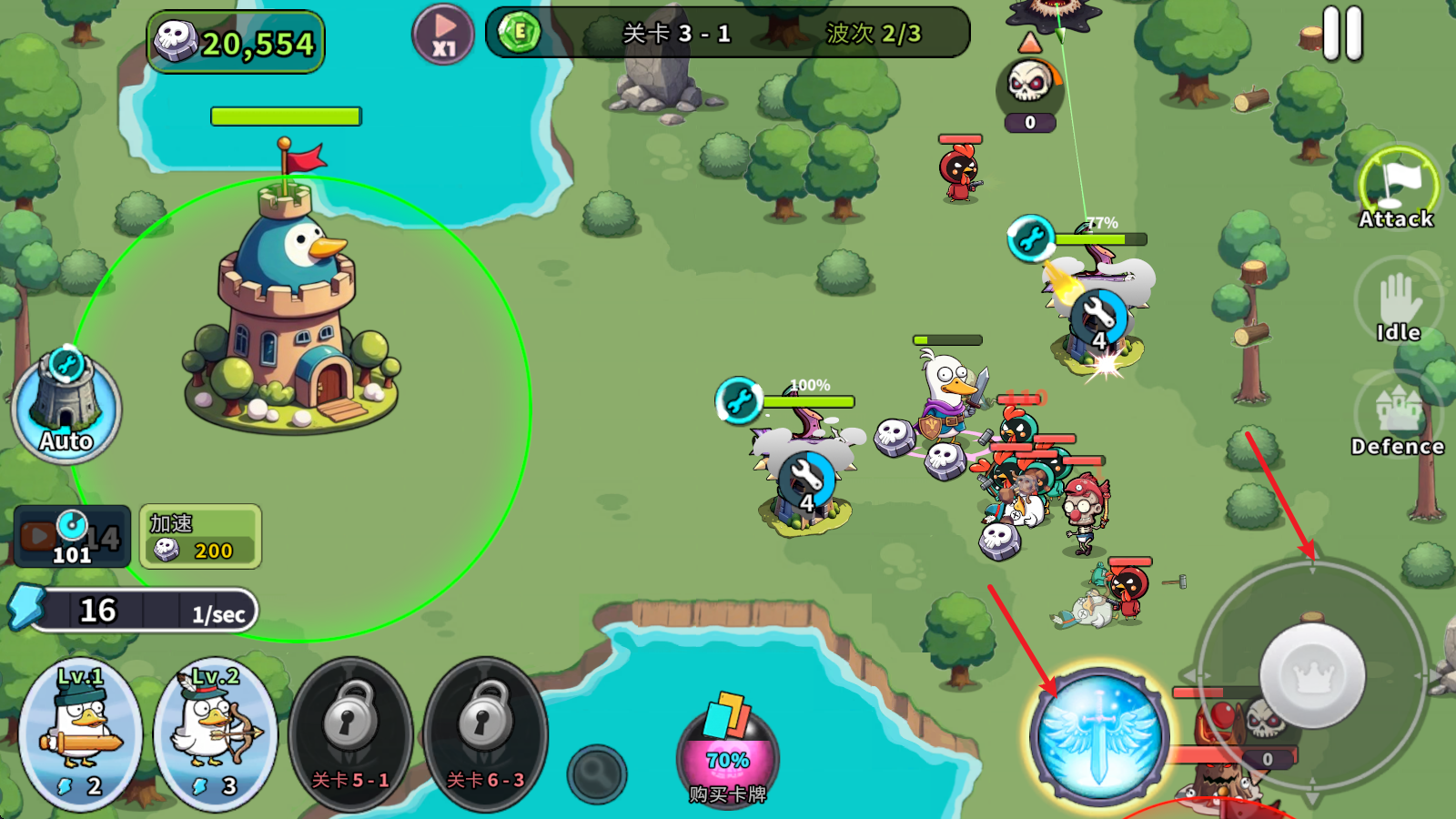Repair the tower at 100% health
This screenshot has height=819, width=1456.
(x=738, y=400)
